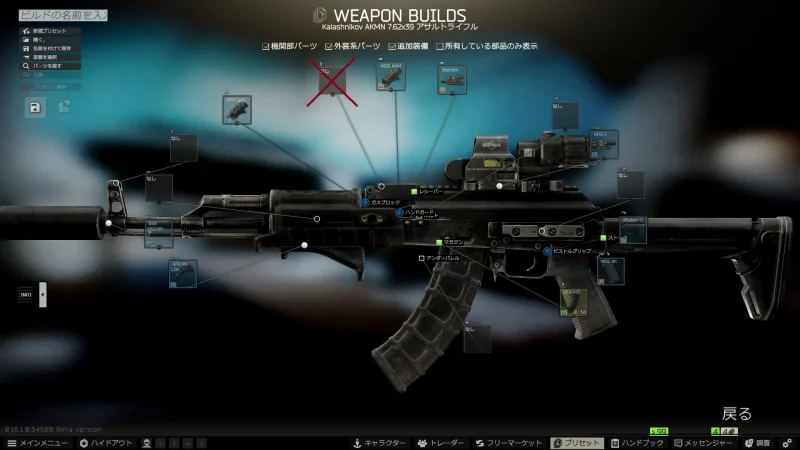The height and width of the screenshot is (450, 800).
Task: Click the floppy disk save button
Action: (x=35, y=106)
